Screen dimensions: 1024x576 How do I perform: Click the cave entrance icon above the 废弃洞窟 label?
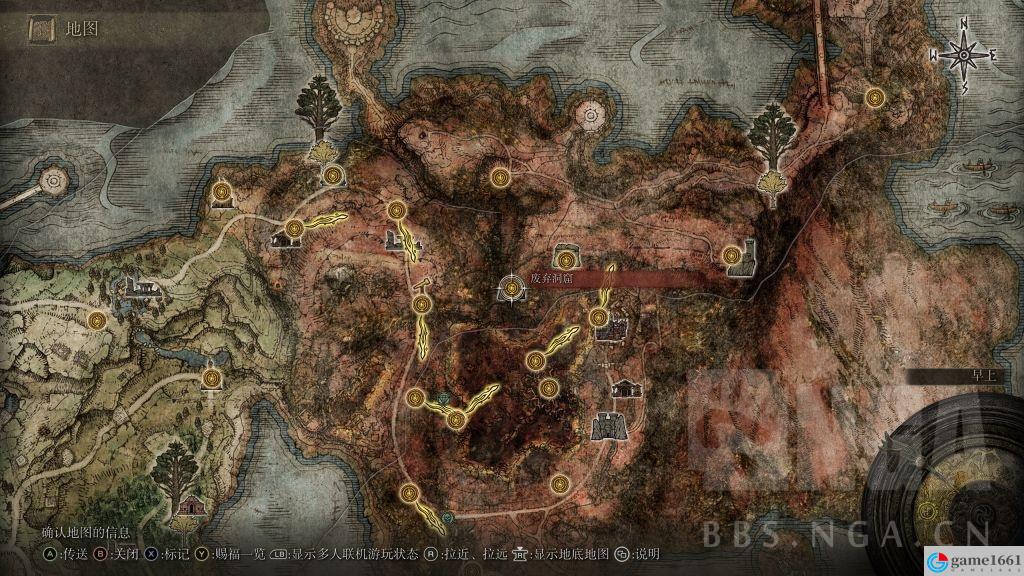(x=566, y=252)
